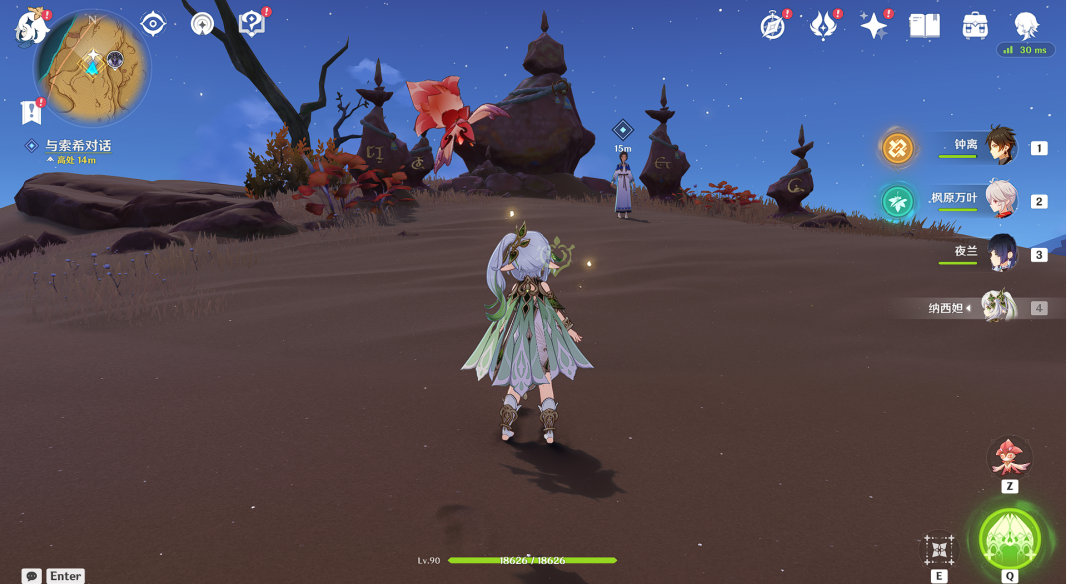
Task: Open the Adventurer Handbook book icon
Action: [924, 25]
